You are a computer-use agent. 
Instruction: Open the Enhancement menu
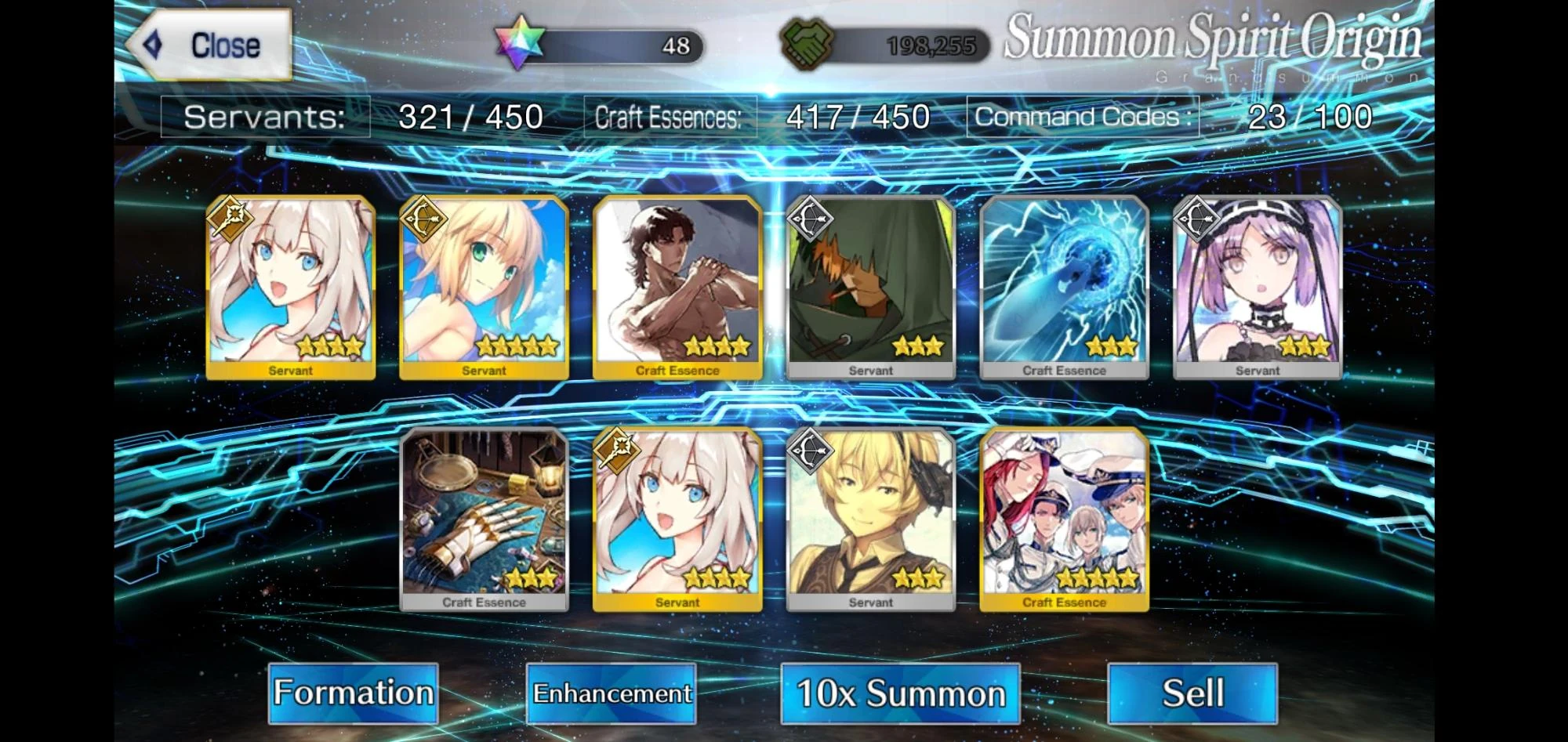pyautogui.click(x=612, y=693)
